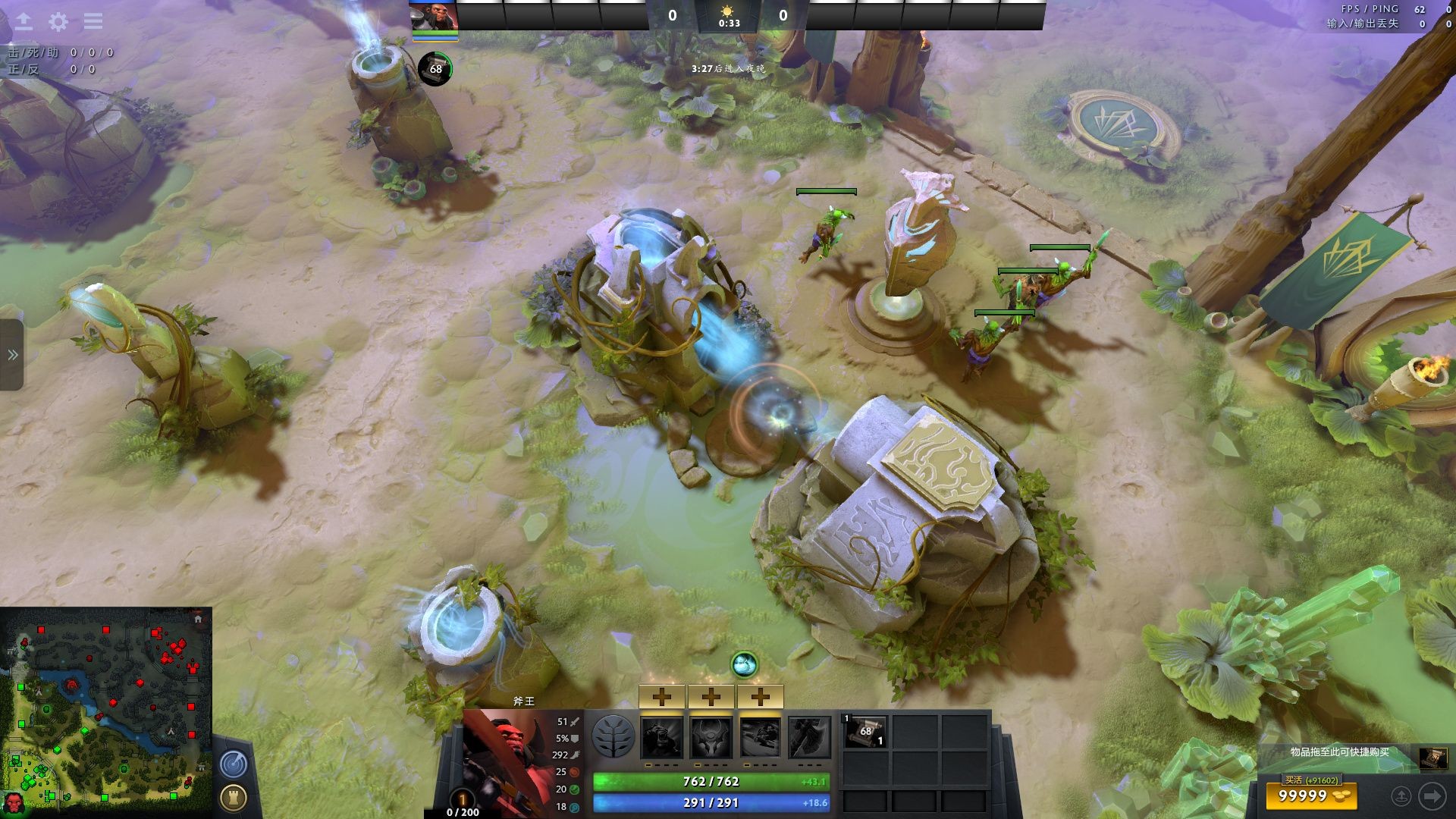
Task: Level up Berserker's Call ability
Action: click(x=662, y=696)
